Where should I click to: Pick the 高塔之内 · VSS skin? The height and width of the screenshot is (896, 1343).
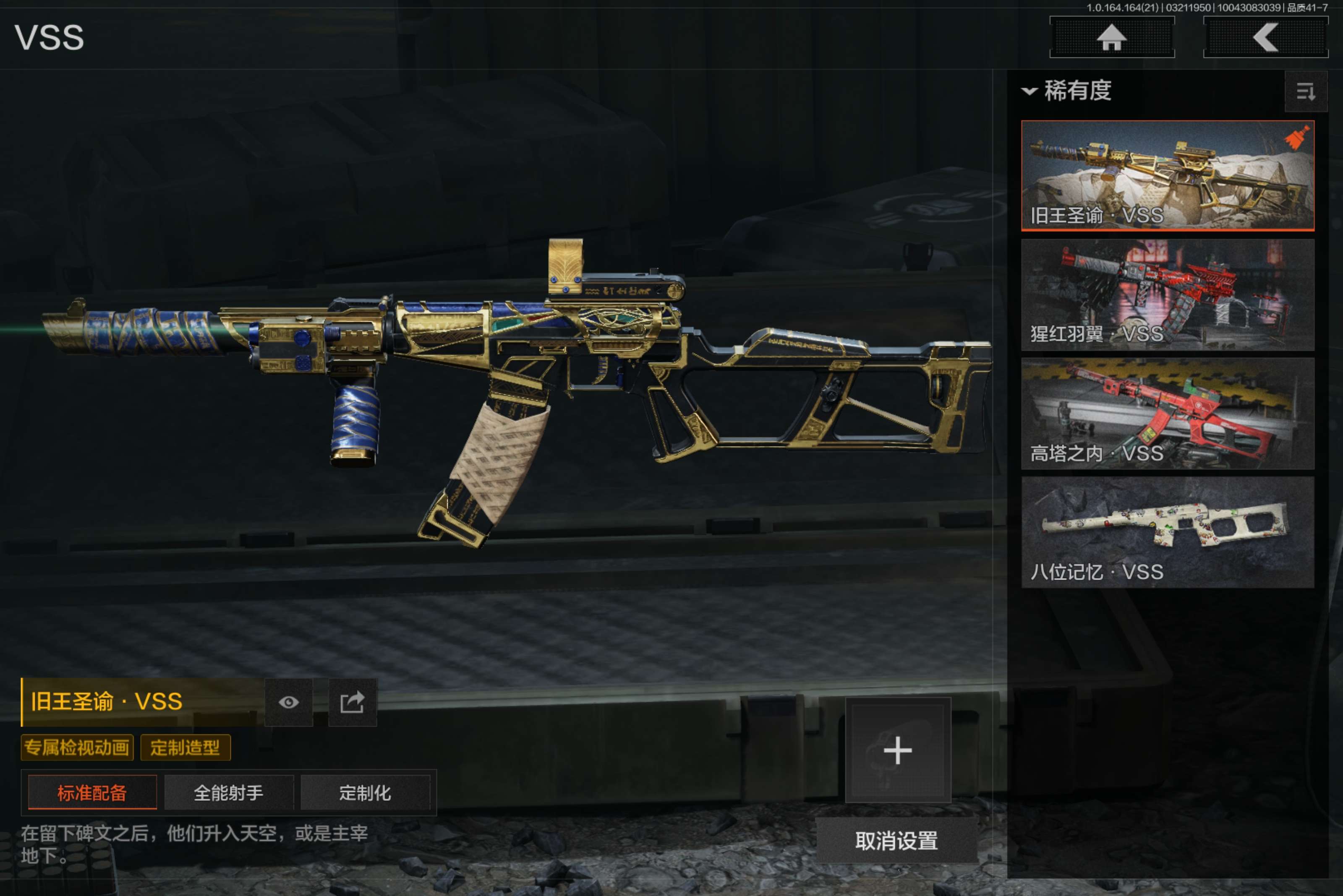[x=1167, y=414]
